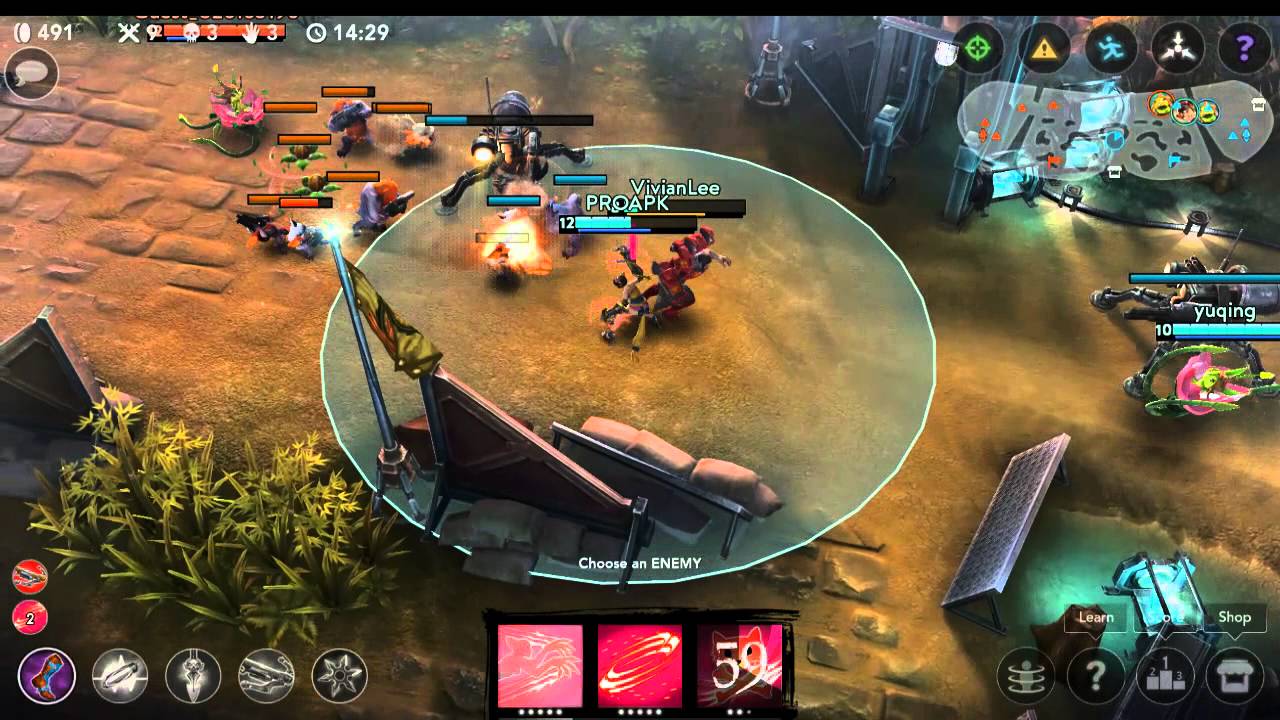Use the purple boots item
The height and width of the screenshot is (720, 1280).
tap(47, 676)
